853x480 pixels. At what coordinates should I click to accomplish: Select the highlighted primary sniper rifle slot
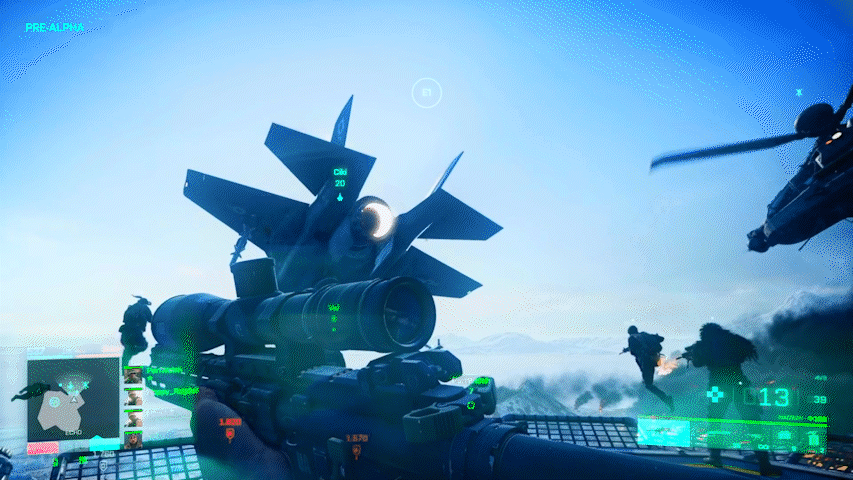tap(665, 432)
